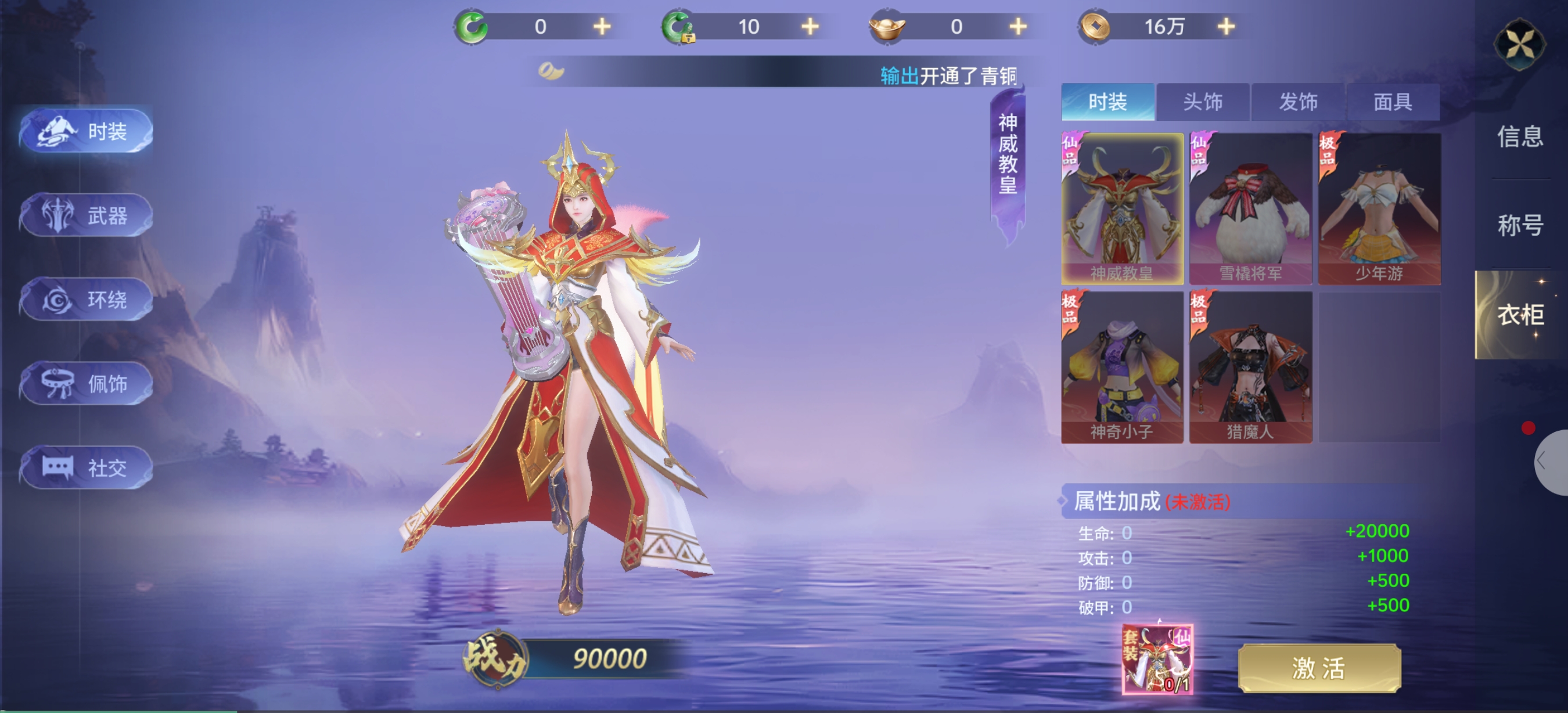The width and height of the screenshot is (1568, 713).
Task: Add gold ingots with the plus button
Action: pyautogui.click(x=1017, y=27)
